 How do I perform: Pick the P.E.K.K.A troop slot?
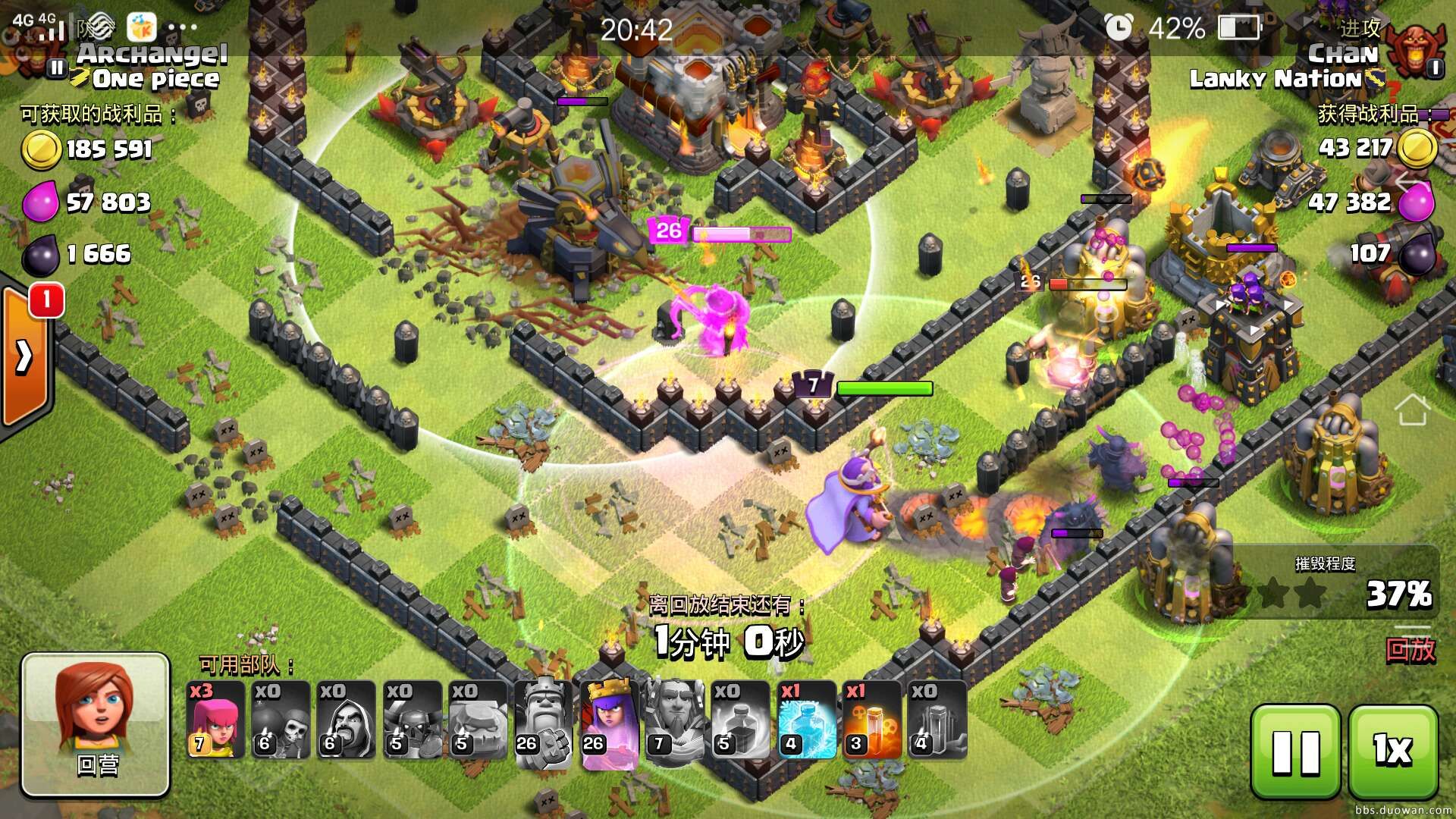tap(412, 720)
